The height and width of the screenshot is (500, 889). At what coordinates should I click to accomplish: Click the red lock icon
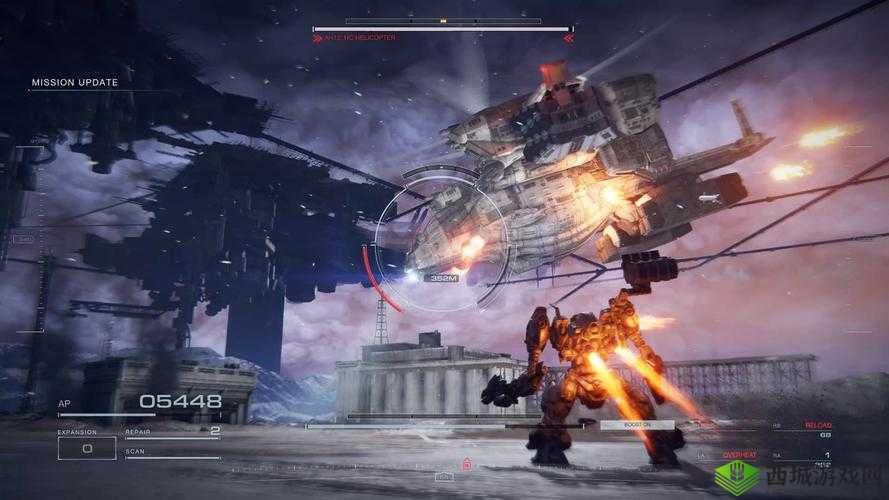(466, 464)
